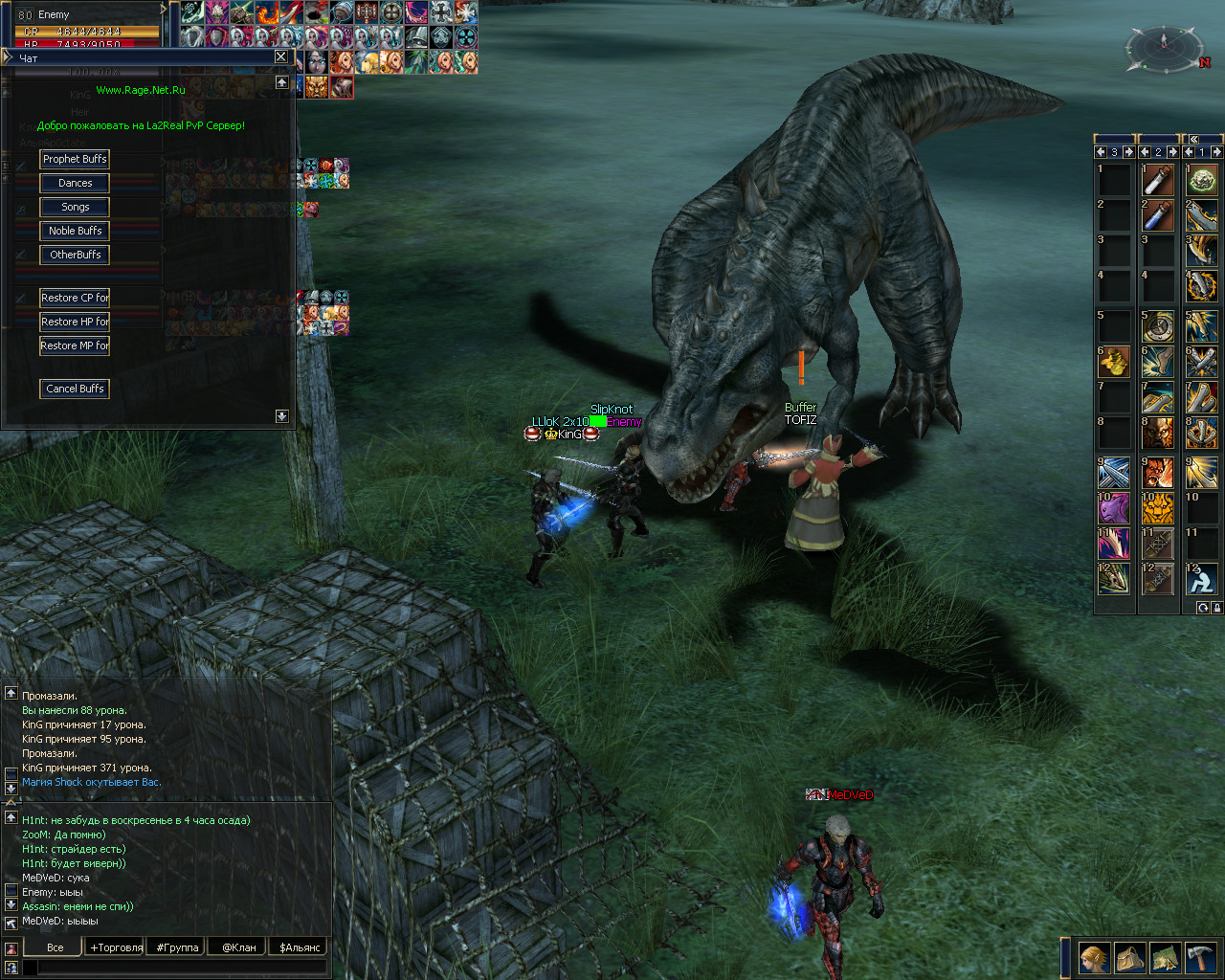
Task: Switch to the #Группа chat tab
Action: click(177, 947)
